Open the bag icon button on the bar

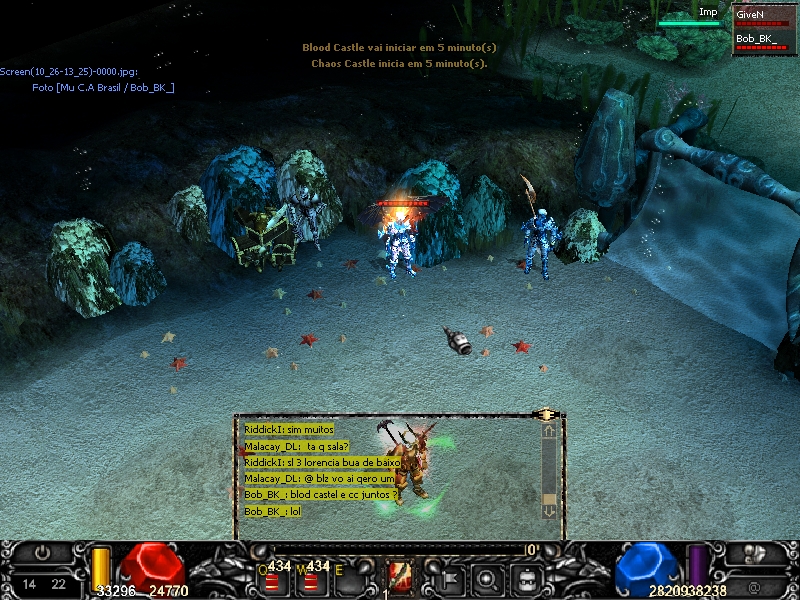click(x=527, y=577)
